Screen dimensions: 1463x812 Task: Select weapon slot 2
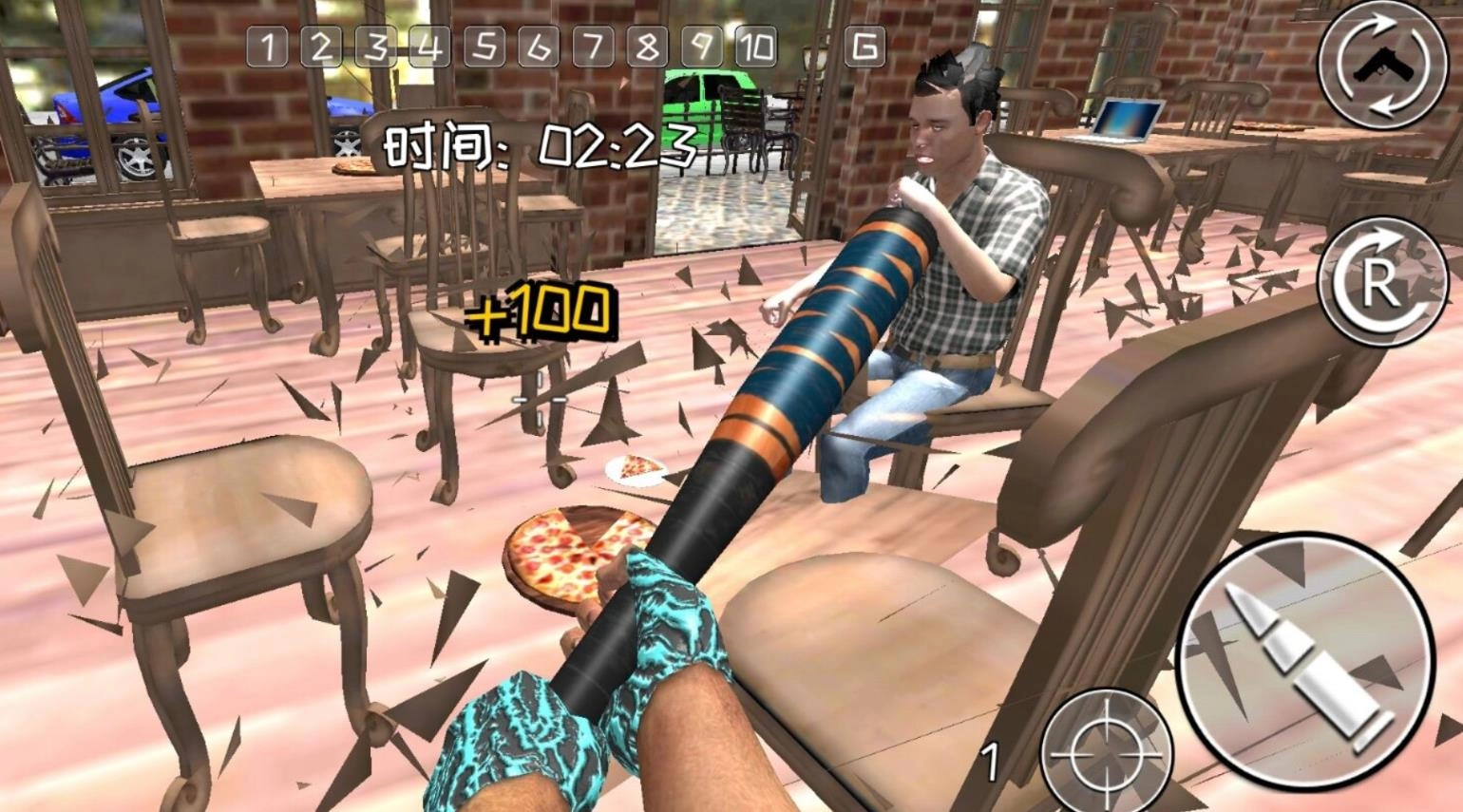320,46
